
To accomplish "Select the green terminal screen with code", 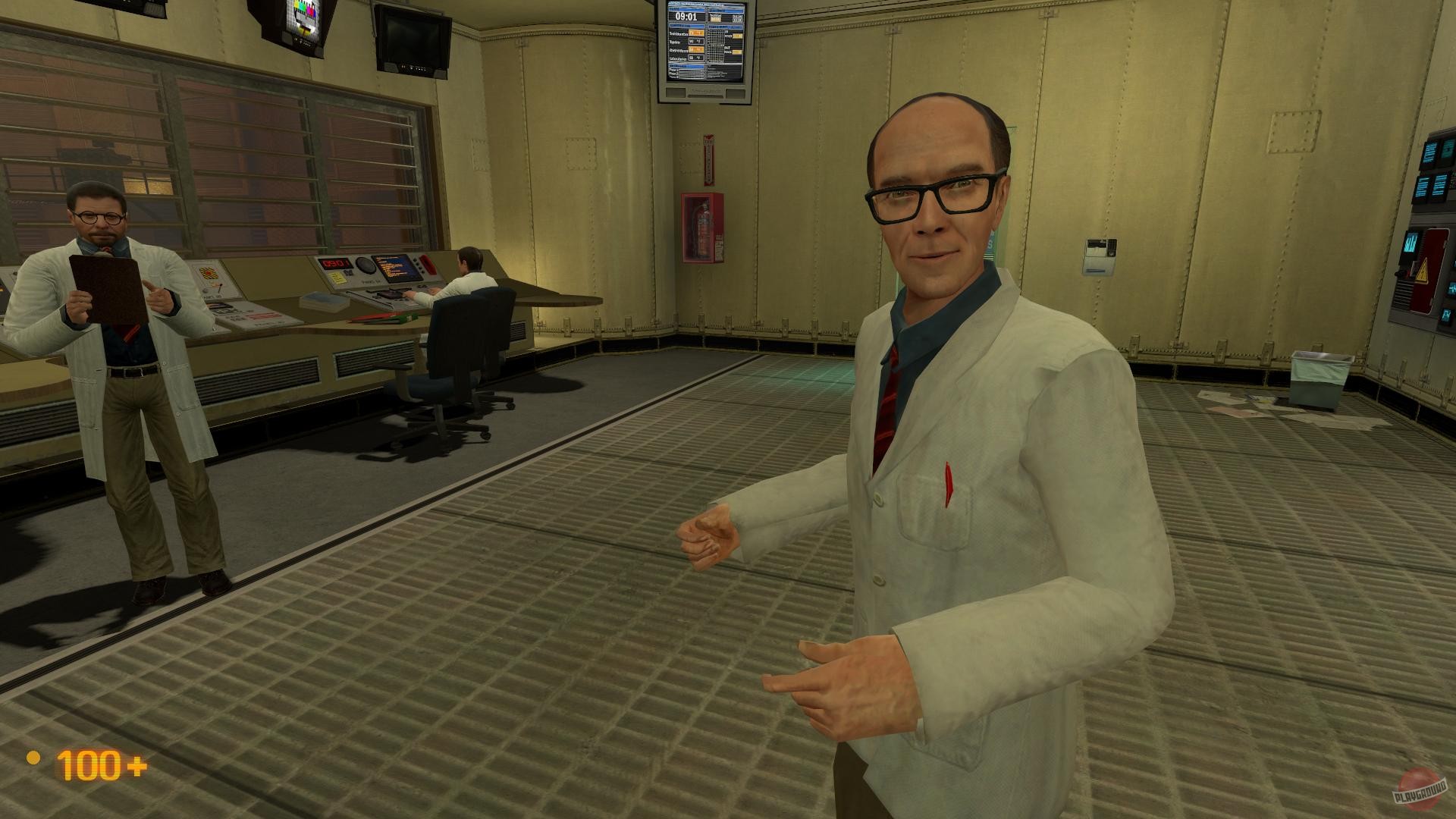I will coord(397,267).
